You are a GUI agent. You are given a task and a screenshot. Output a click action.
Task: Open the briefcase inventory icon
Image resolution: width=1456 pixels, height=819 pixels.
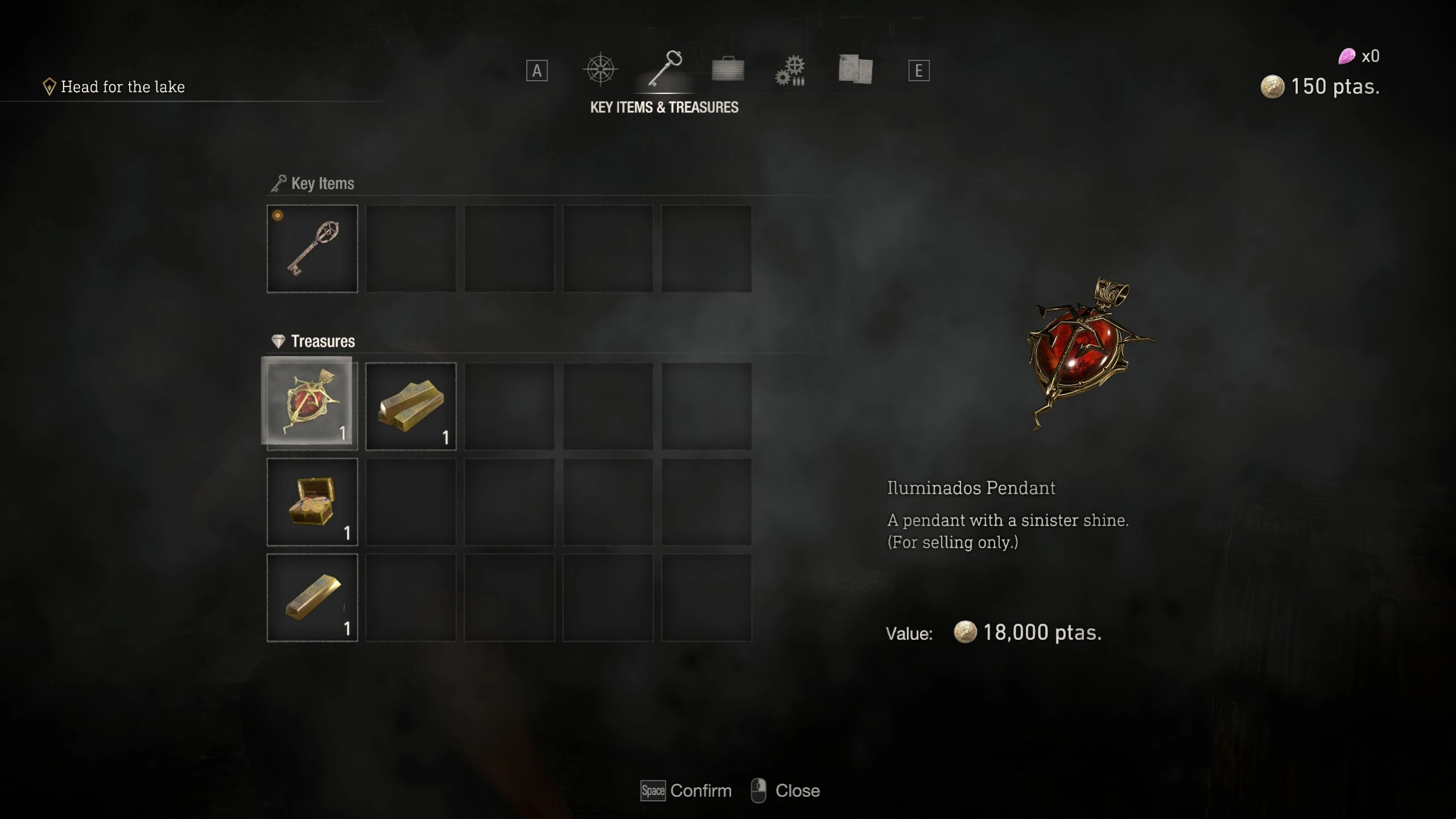tap(728, 68)
